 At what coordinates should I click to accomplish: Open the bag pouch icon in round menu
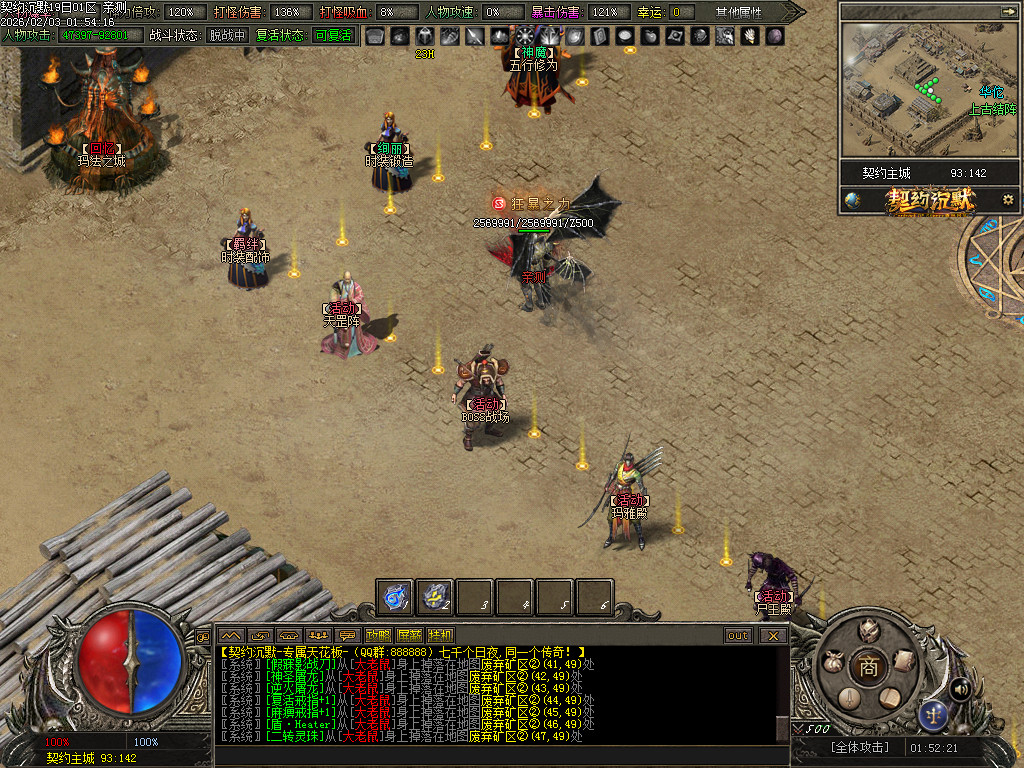coord(832,662)
